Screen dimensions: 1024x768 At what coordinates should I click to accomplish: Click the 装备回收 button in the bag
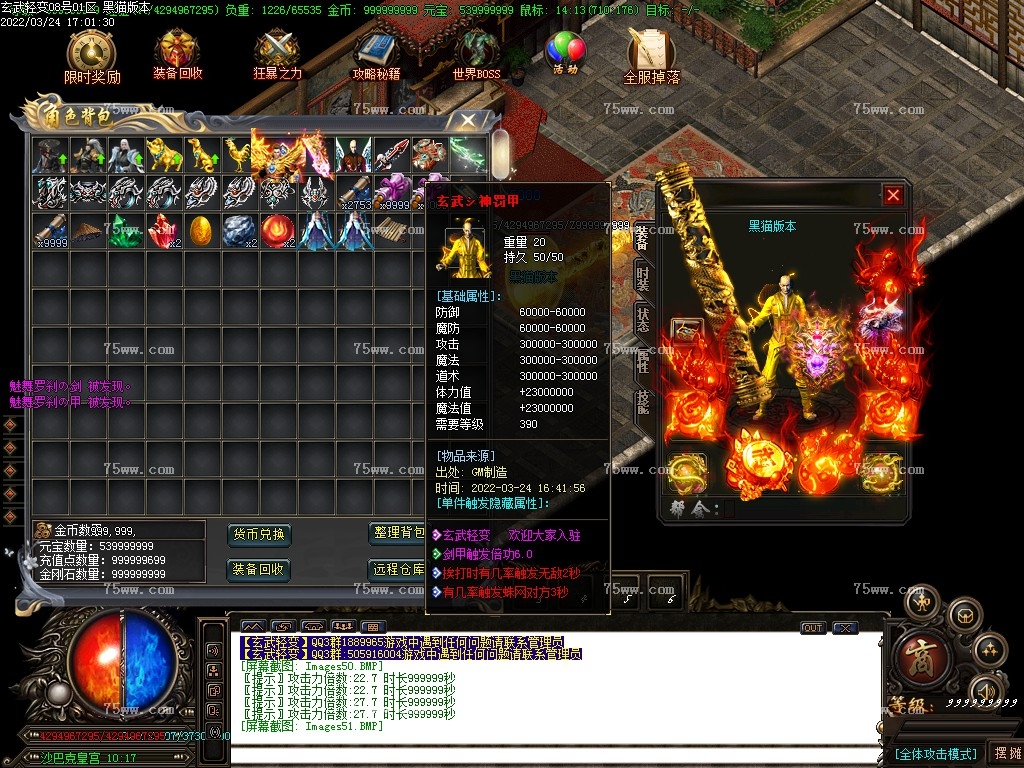click(x=259, y=570)
